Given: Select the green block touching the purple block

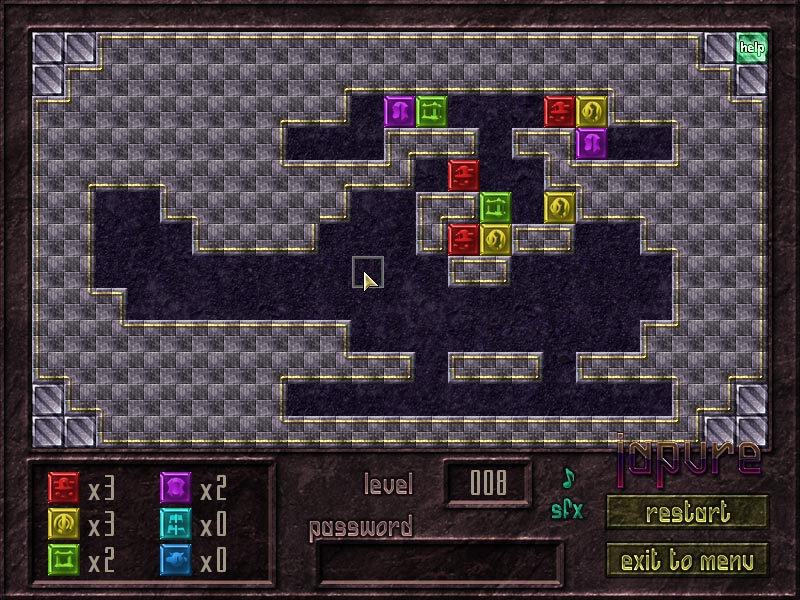Looking at the screenshot, I should coord(431,111).
